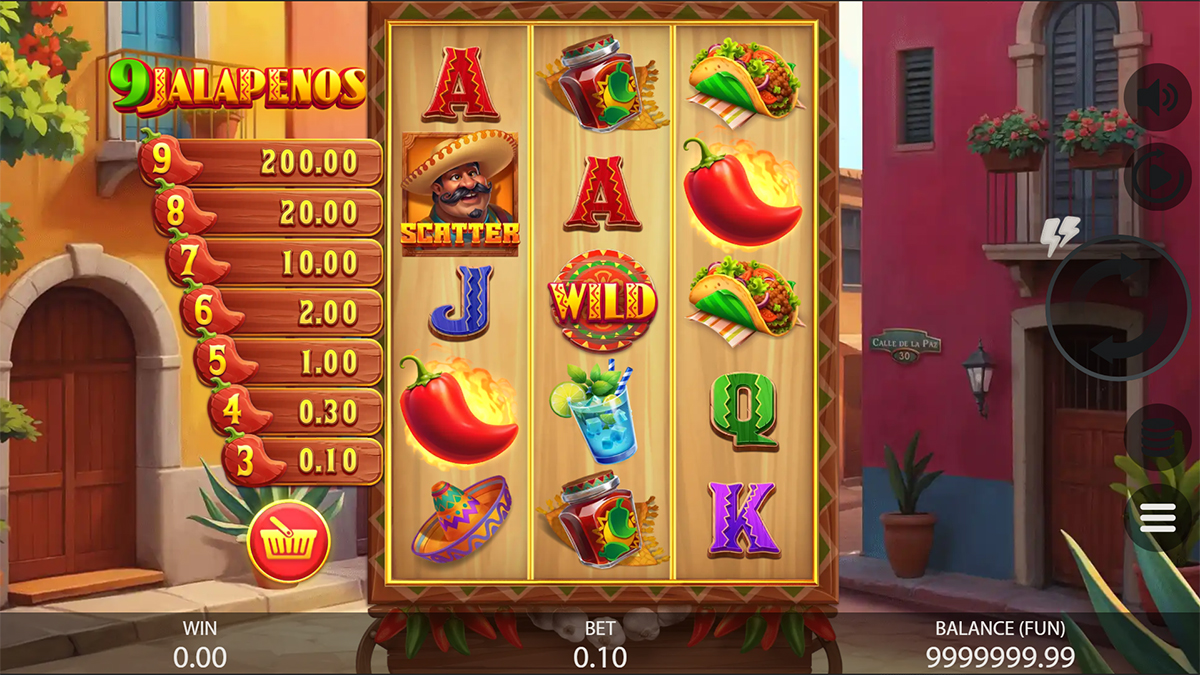
Task: Toggle sound with the speaker icon
Action: pos(1157,98)
